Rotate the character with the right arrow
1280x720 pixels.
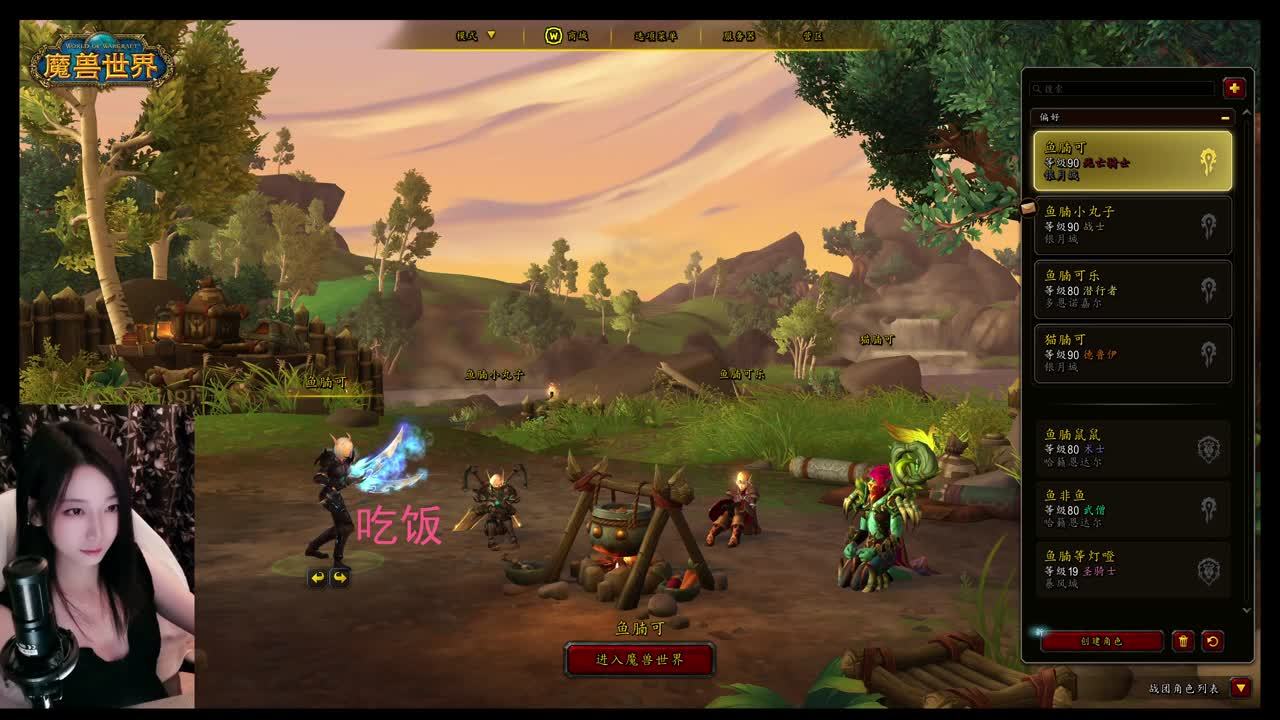pyautogui.click(x=340, y=577)
